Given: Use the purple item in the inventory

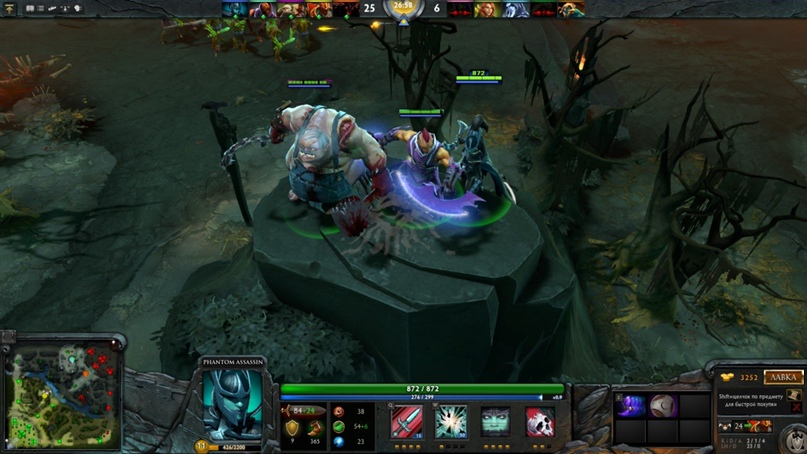Looking at the screenshot, I should 631,406.
